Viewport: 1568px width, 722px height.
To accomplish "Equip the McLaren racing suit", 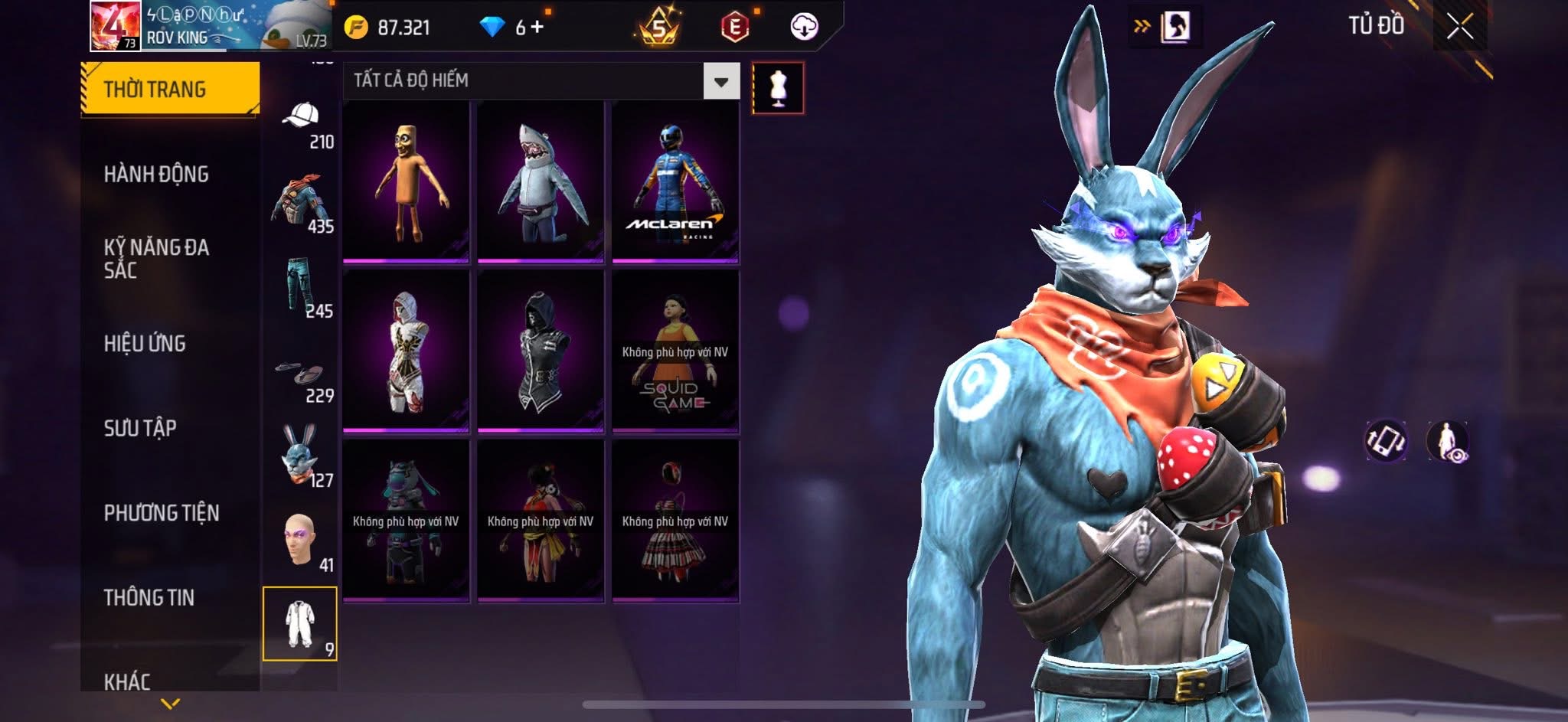I will coord(675,182).
